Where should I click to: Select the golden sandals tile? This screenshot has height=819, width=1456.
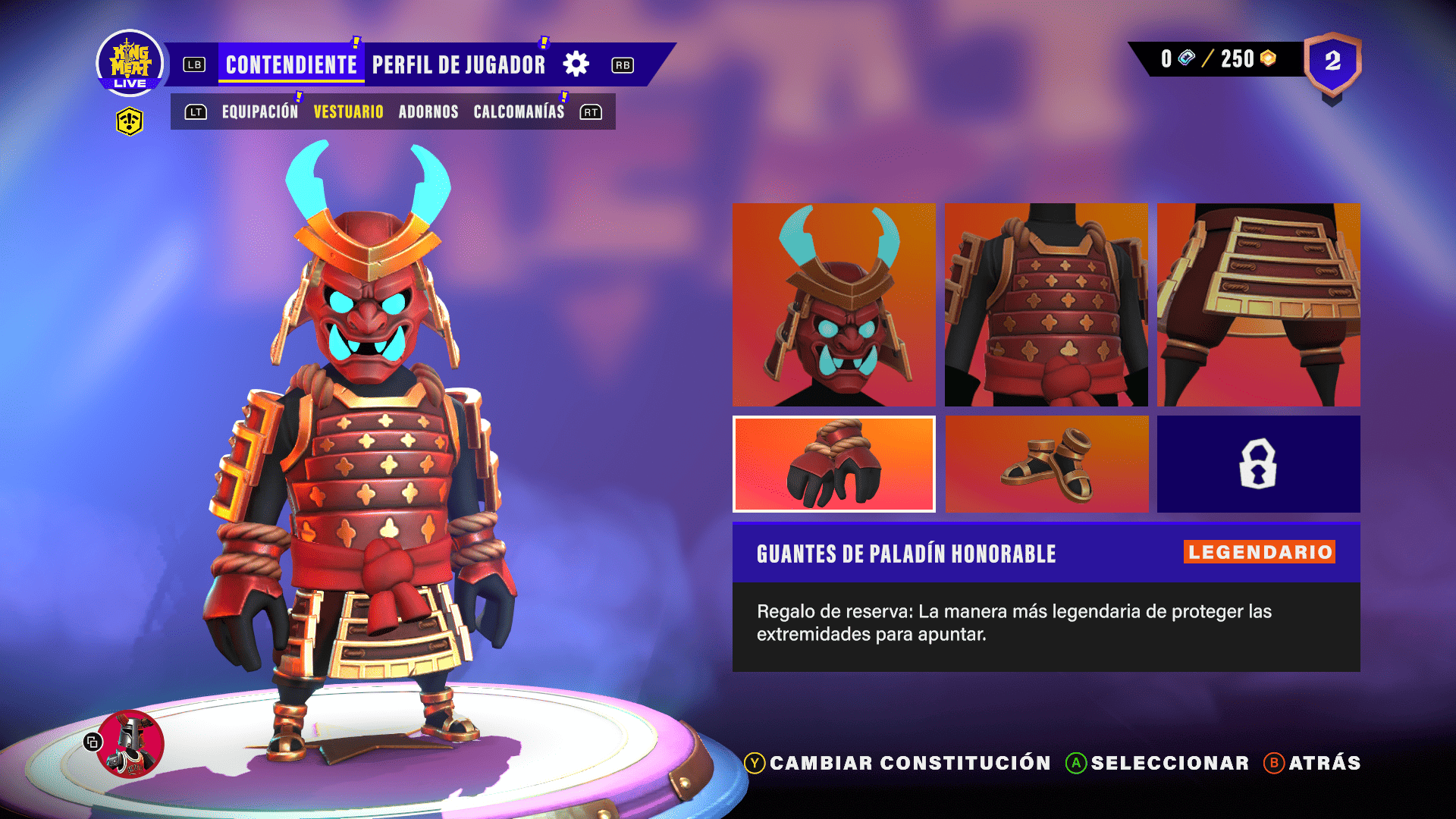tap(1046, 464)
